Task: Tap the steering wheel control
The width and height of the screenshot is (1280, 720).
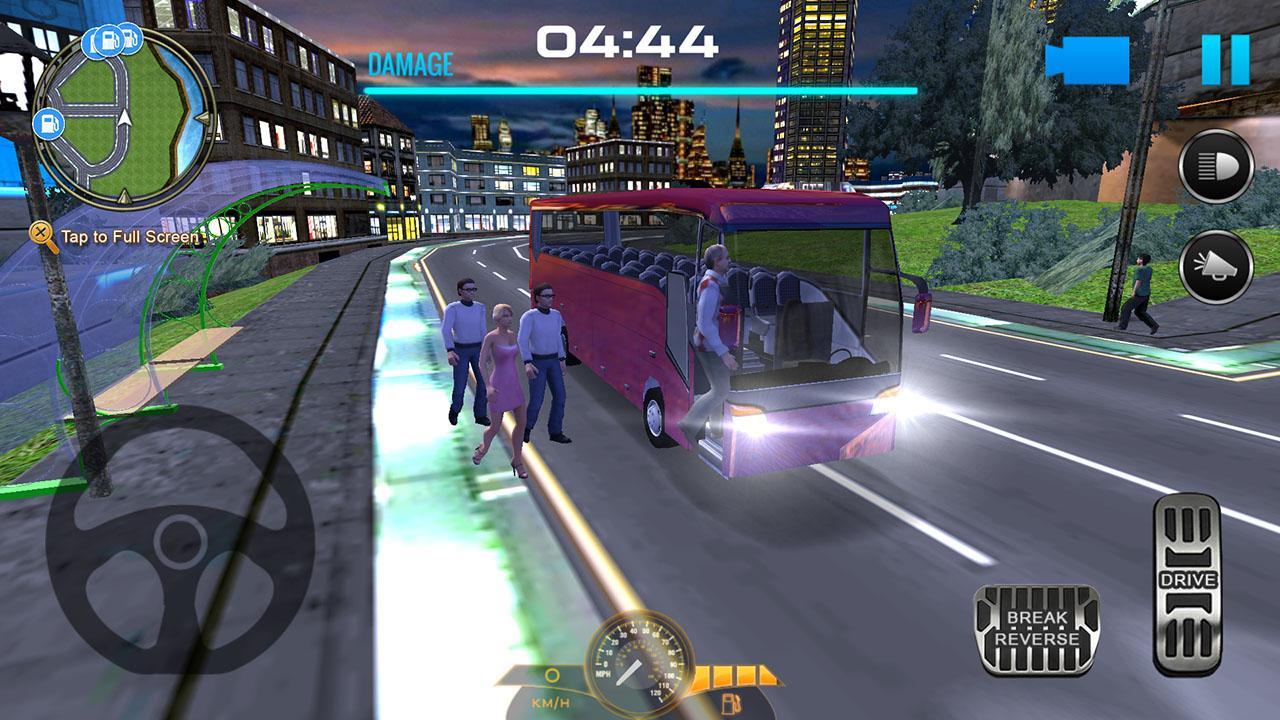Action: 180,541
